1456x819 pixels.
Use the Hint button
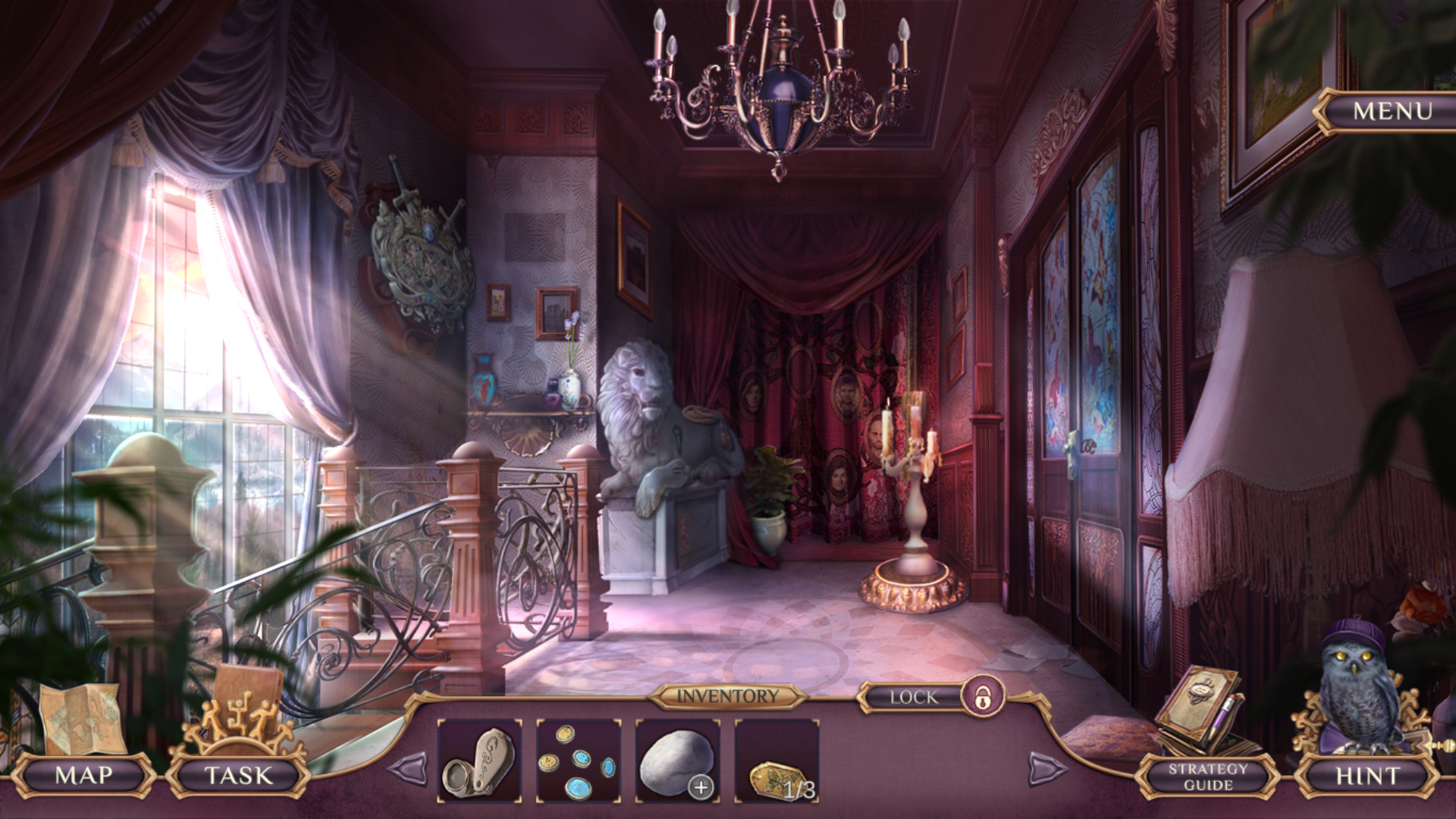coord(1367,776)
